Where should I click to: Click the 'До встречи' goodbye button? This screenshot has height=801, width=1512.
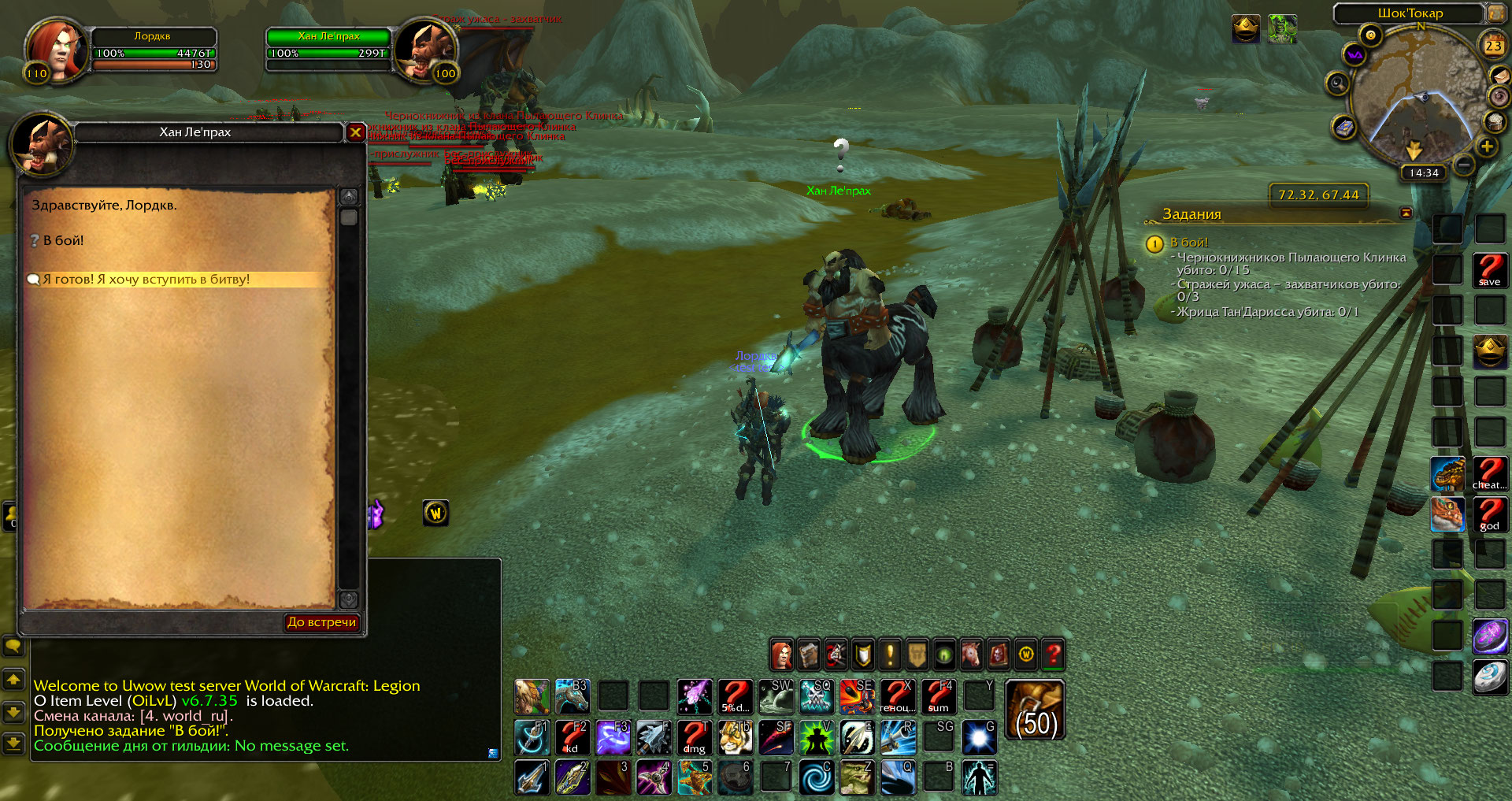[321, 622]
